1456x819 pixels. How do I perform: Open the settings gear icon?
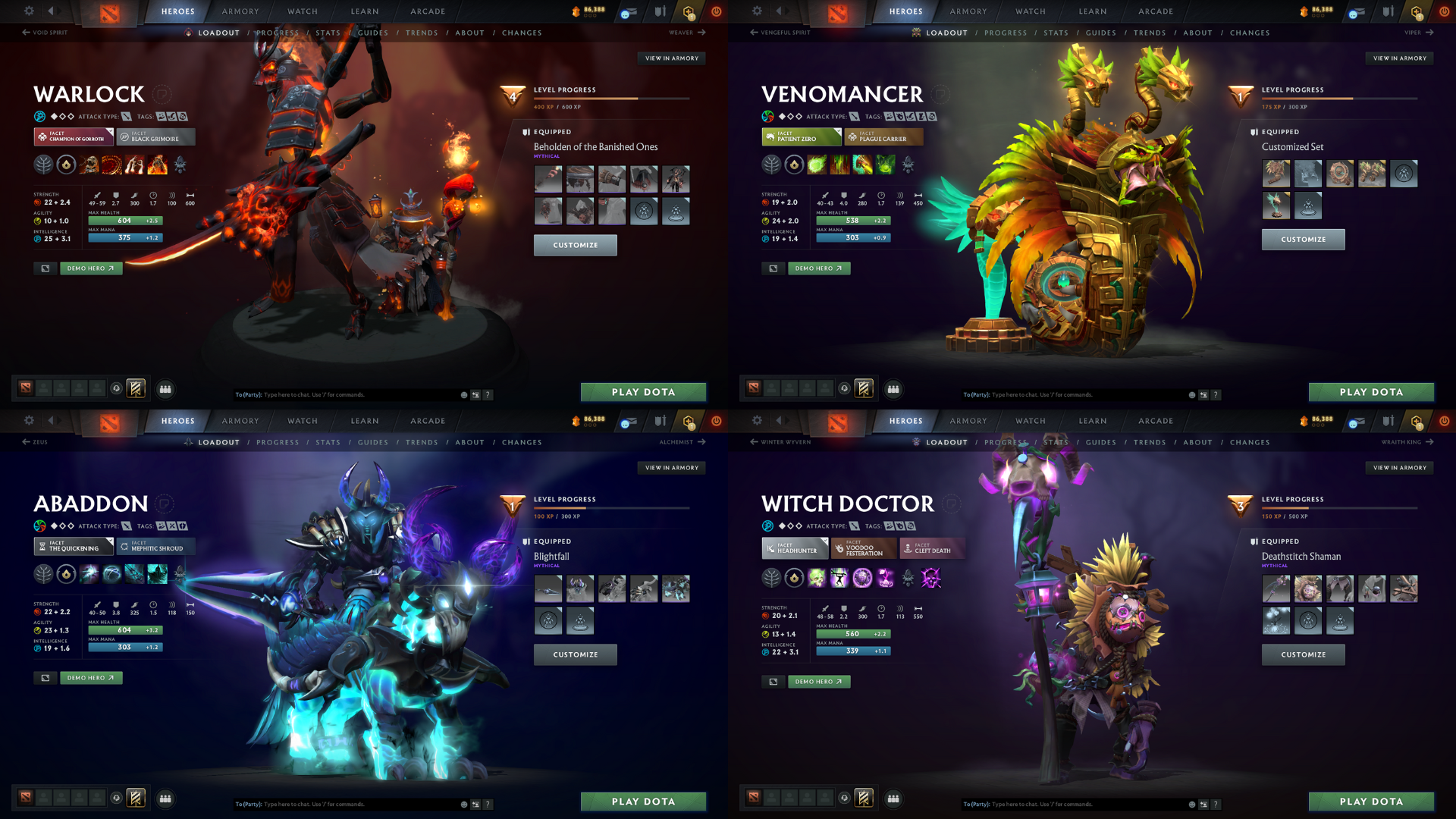coord(29,11)
